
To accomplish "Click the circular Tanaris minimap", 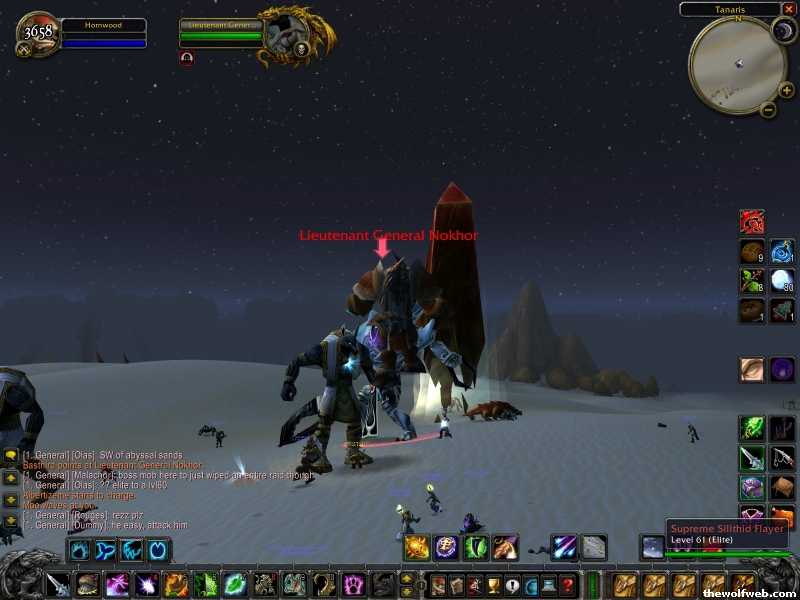I will [736, 65].
